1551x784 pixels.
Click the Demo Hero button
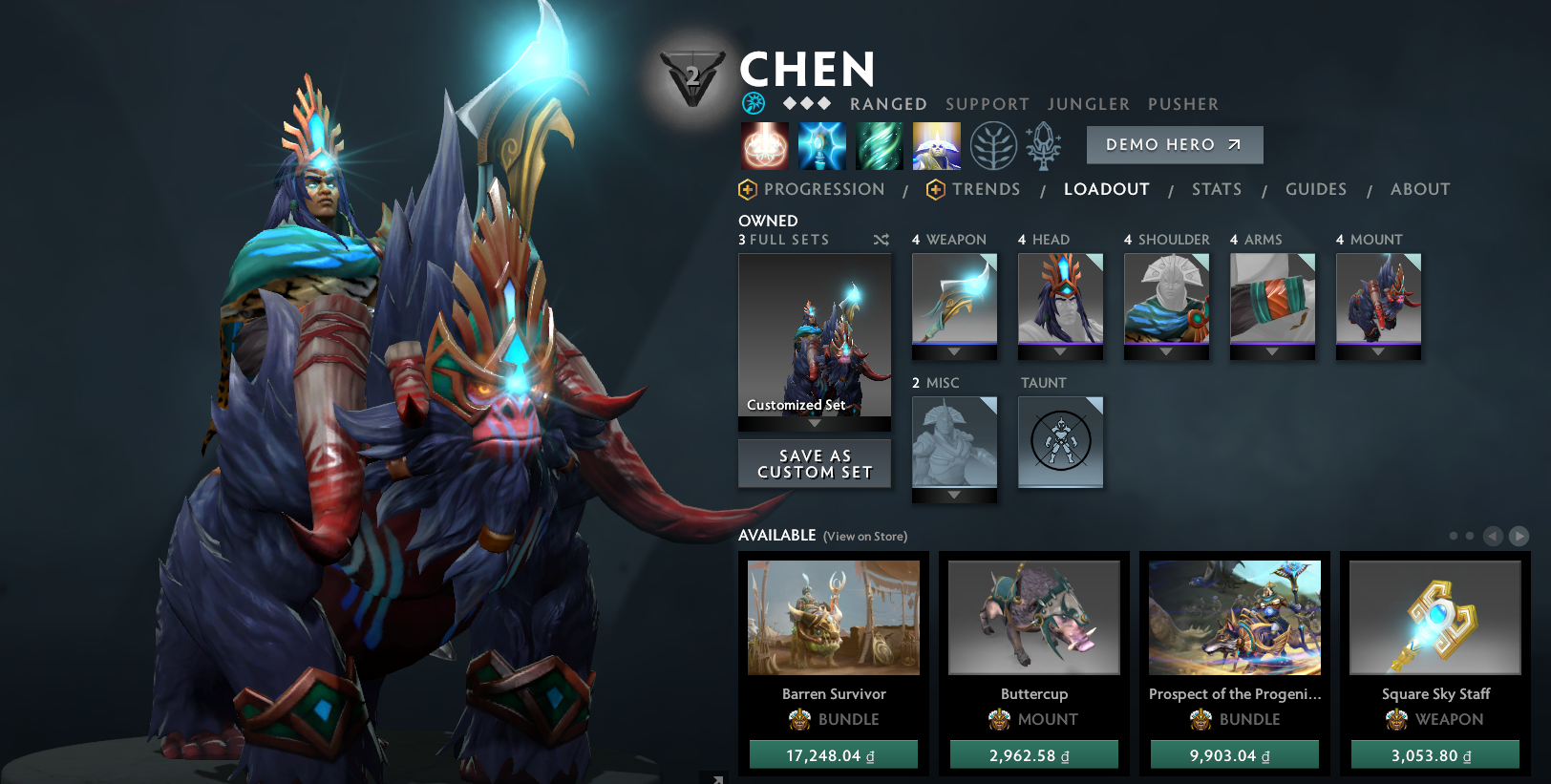coord(1175,144)
